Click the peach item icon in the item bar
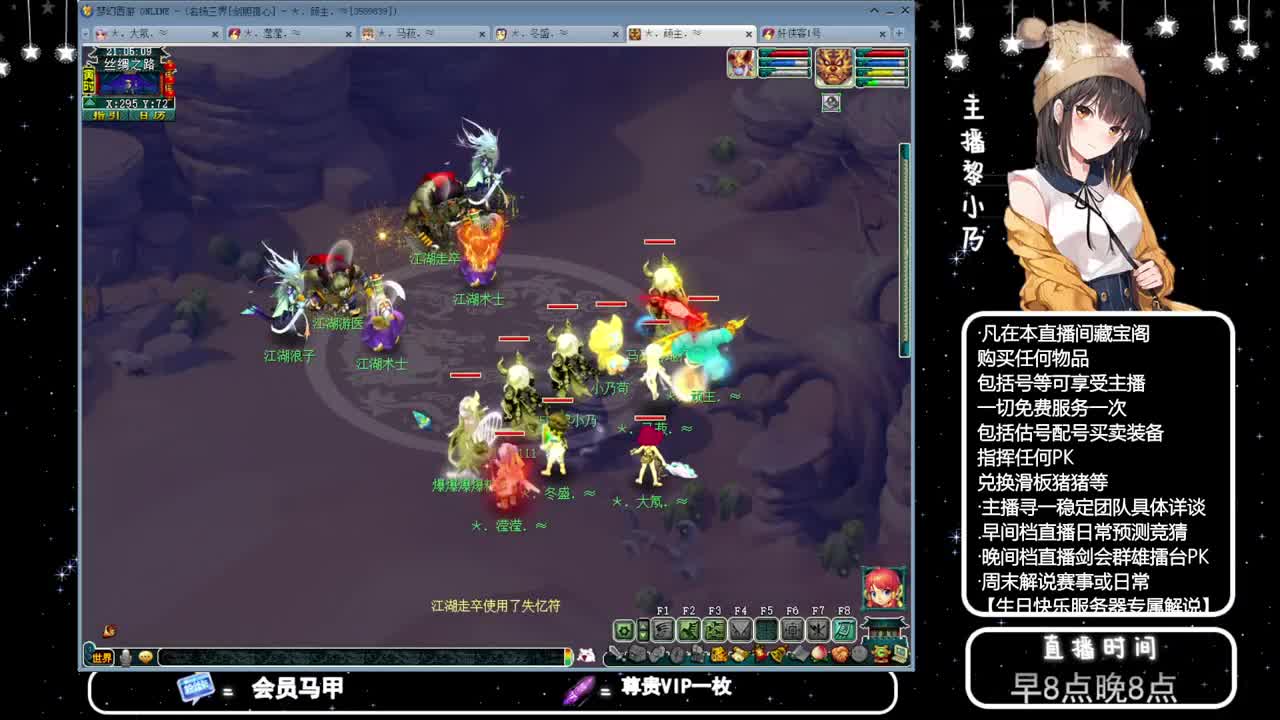The width and height of the screenshot is (1280, 720). 819,652
